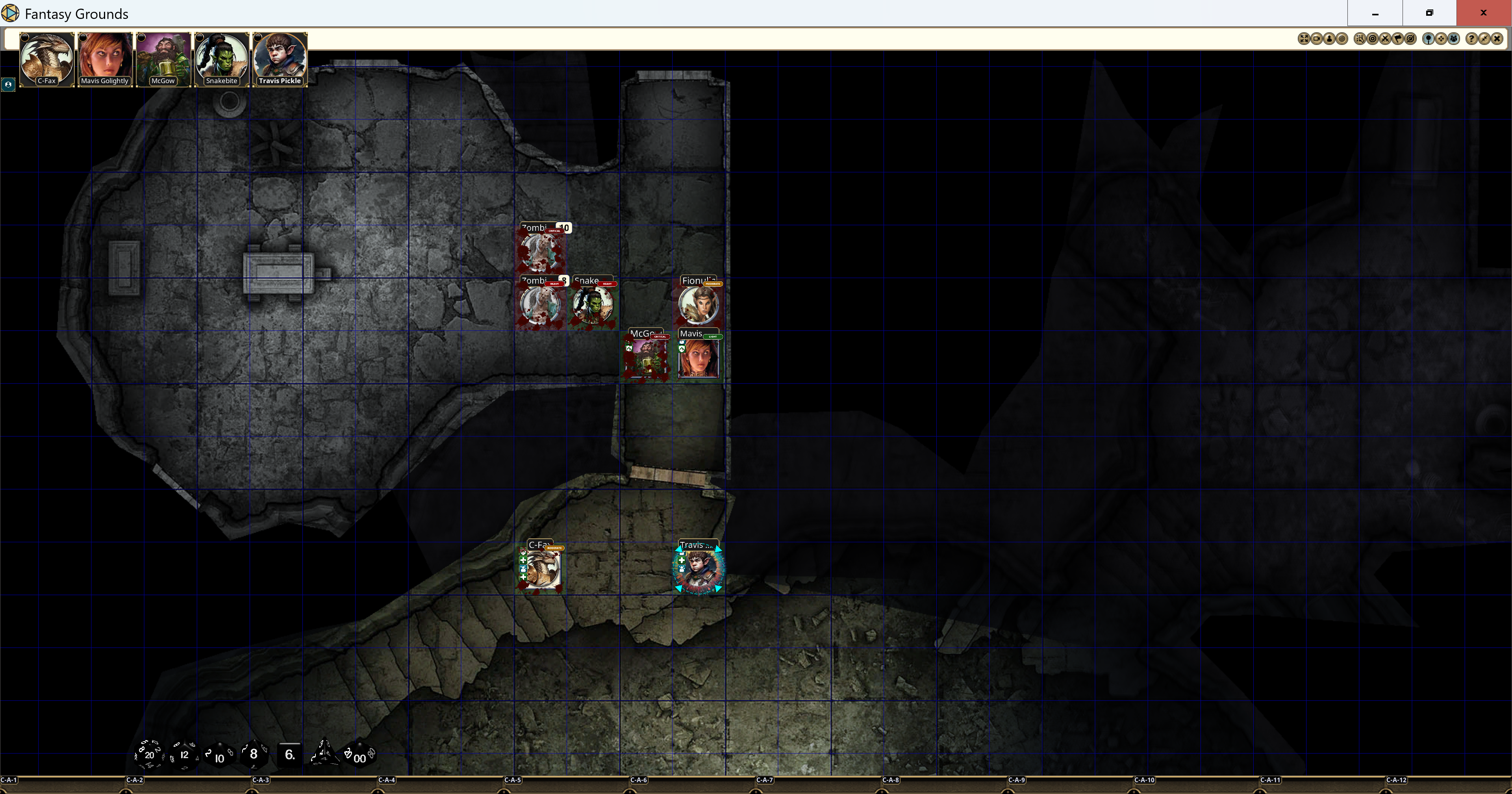
Task: Roll the d20 die
Action: (150, 755)
